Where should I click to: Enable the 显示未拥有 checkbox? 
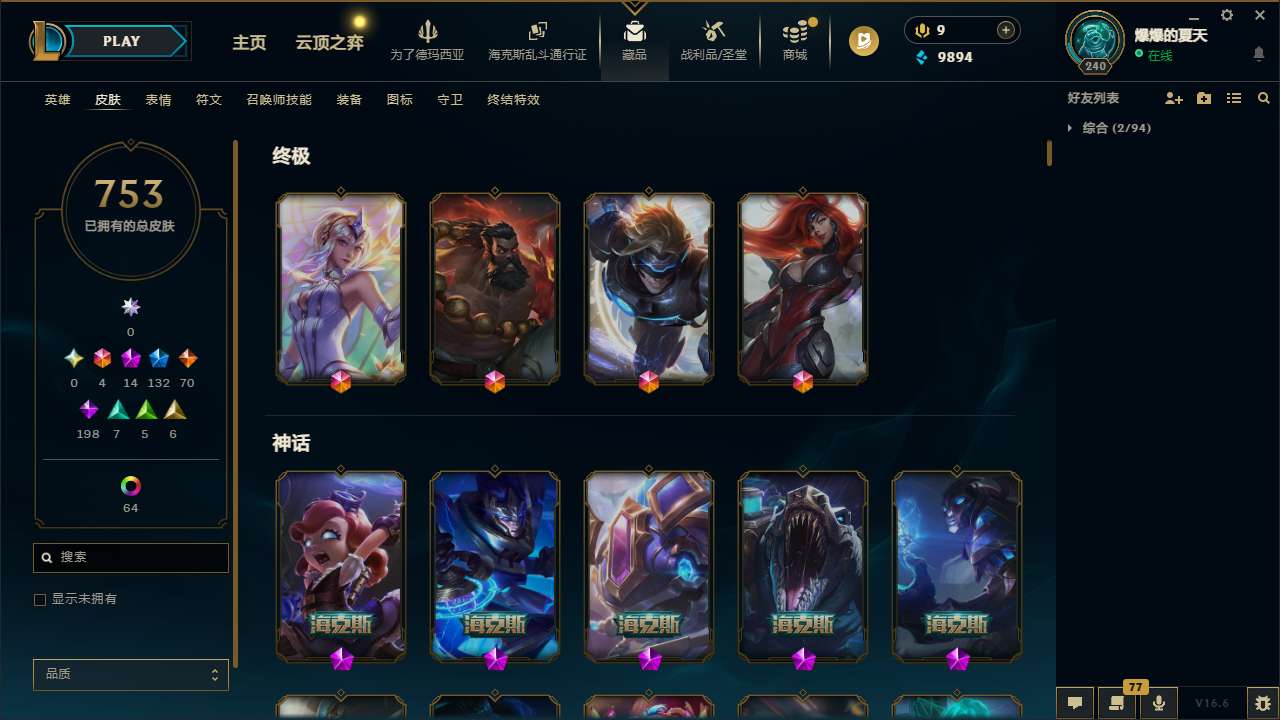pyautogui.click(x=40, y=599)
